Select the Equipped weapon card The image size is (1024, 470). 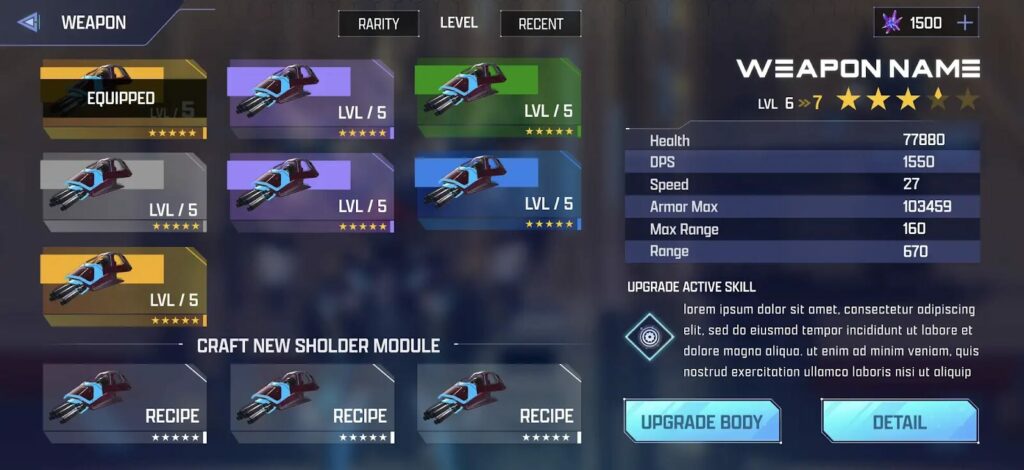click(x=123, y=99)
